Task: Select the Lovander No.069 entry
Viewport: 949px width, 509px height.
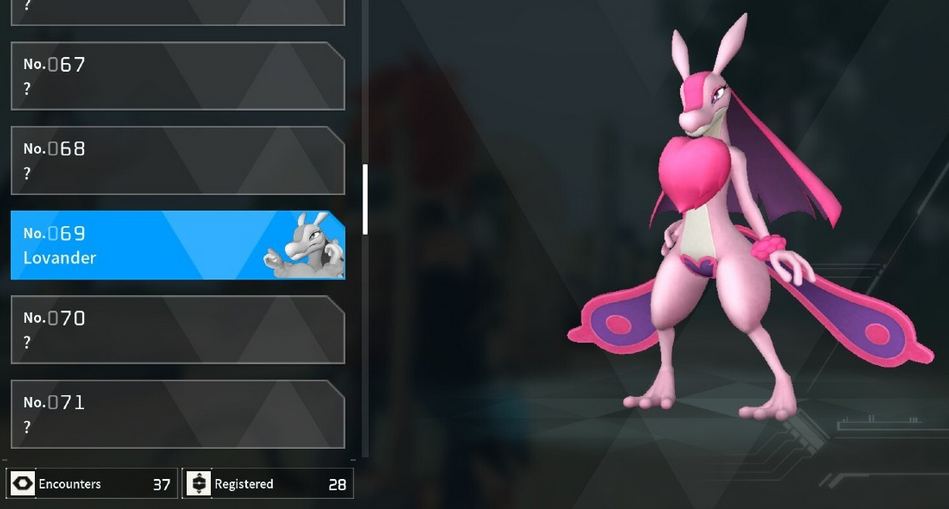Action: [140, 245]
